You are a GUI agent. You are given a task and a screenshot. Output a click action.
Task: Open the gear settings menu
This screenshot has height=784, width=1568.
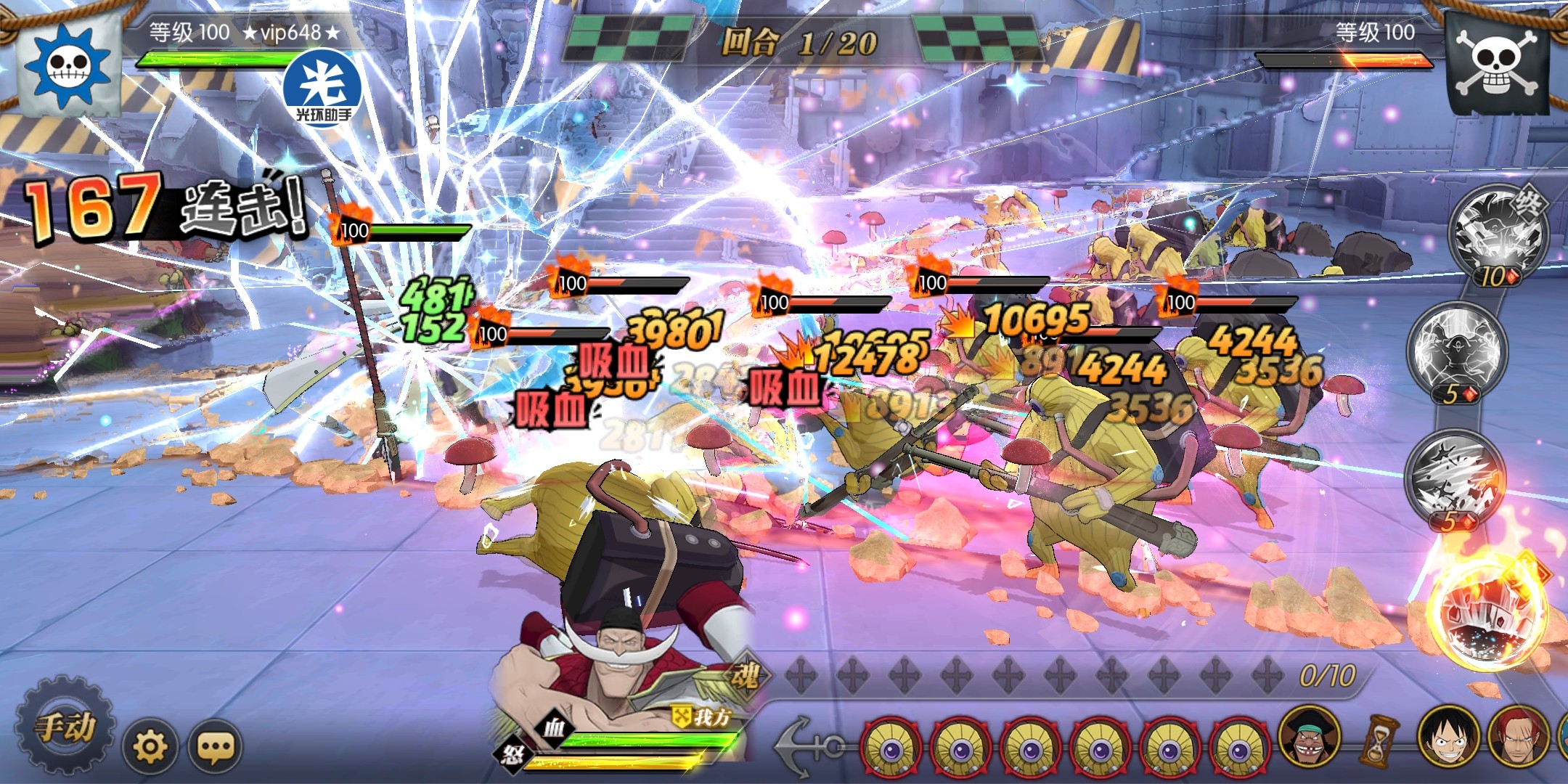151,746
